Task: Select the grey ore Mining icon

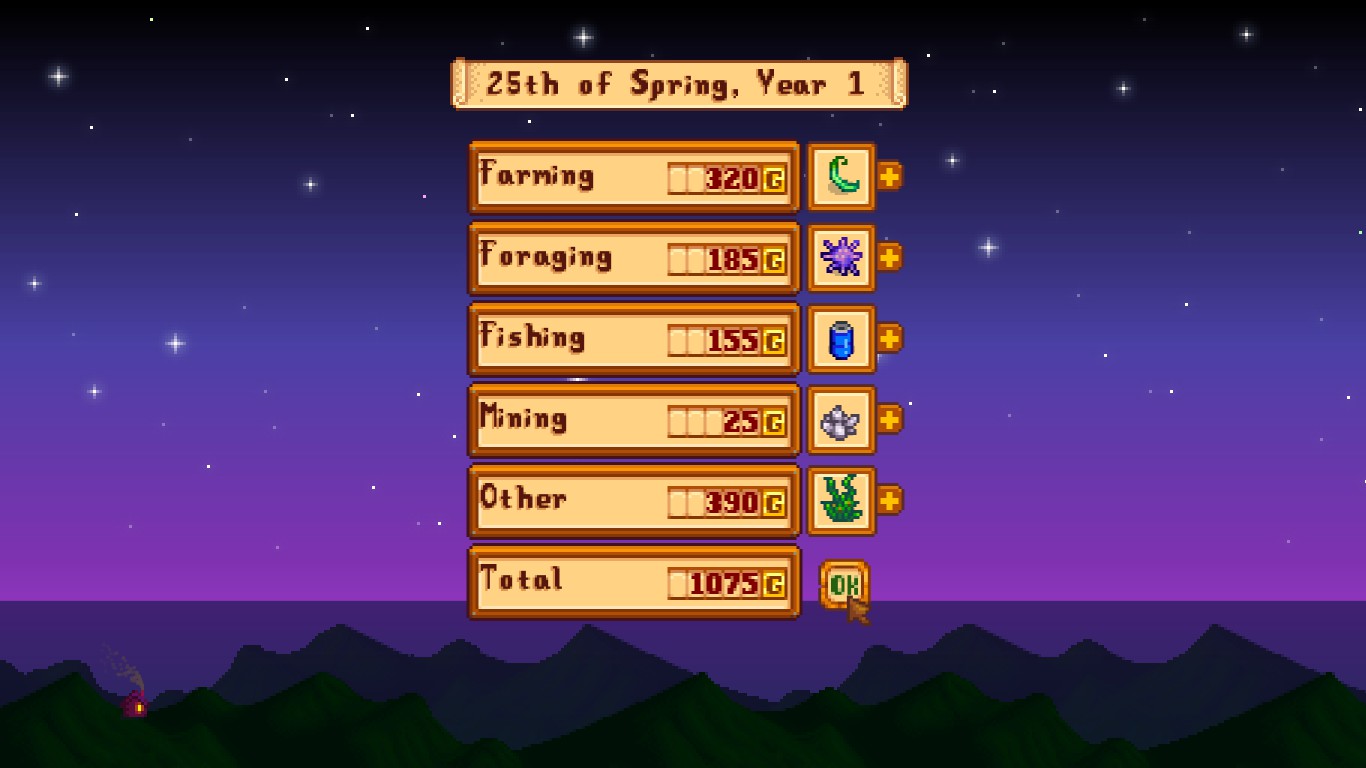Action: click(841, 420)
